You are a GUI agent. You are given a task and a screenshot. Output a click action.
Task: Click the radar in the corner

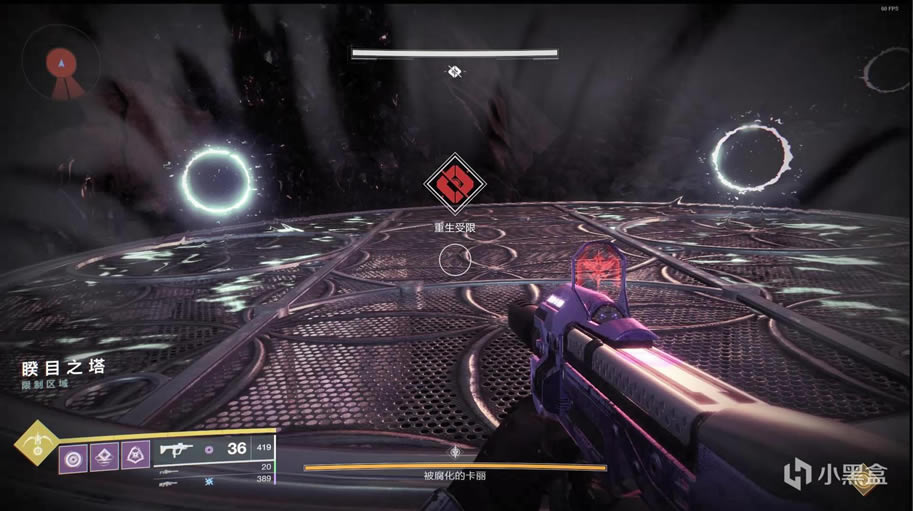pos(60,63)
